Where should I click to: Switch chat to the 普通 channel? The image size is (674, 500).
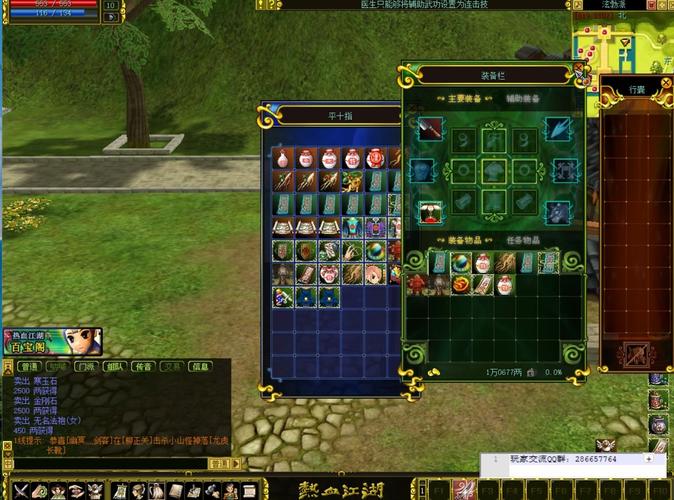click(x=28, y=366)
